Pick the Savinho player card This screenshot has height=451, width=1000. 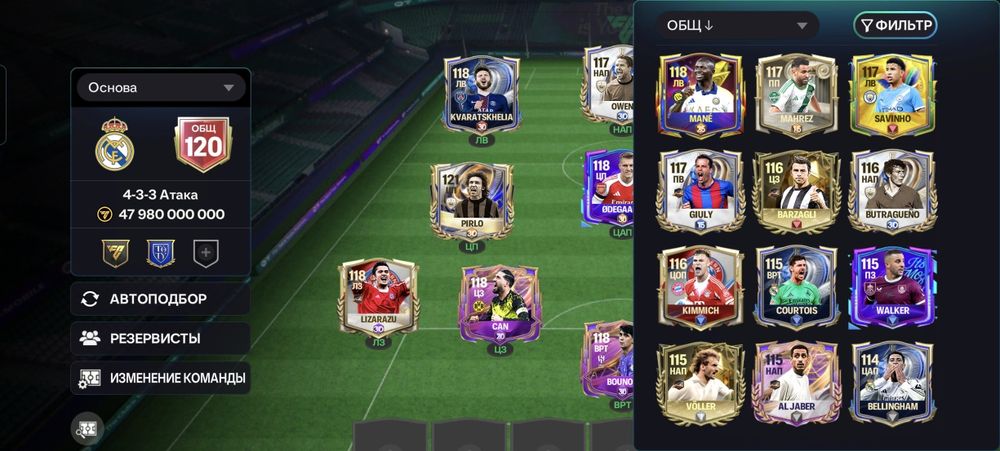tap(892, 96)
